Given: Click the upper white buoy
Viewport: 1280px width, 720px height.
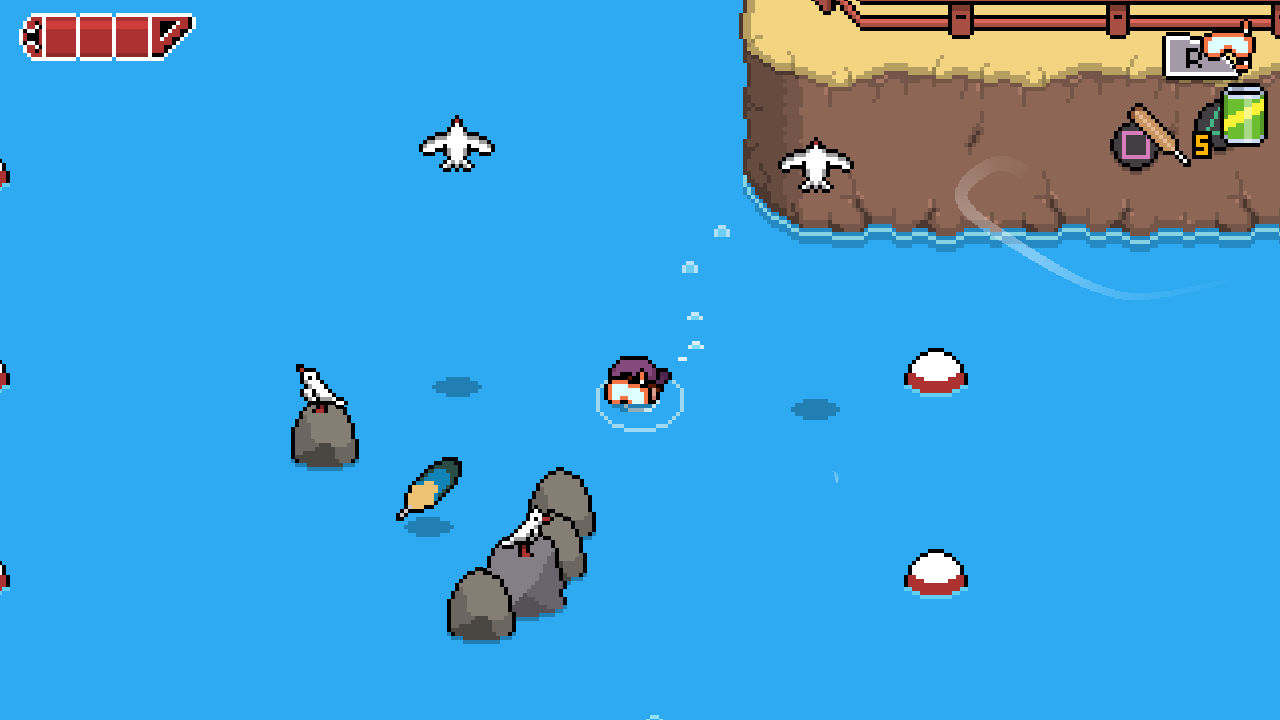Looking at the screenshot, I should tap(934, 370).
